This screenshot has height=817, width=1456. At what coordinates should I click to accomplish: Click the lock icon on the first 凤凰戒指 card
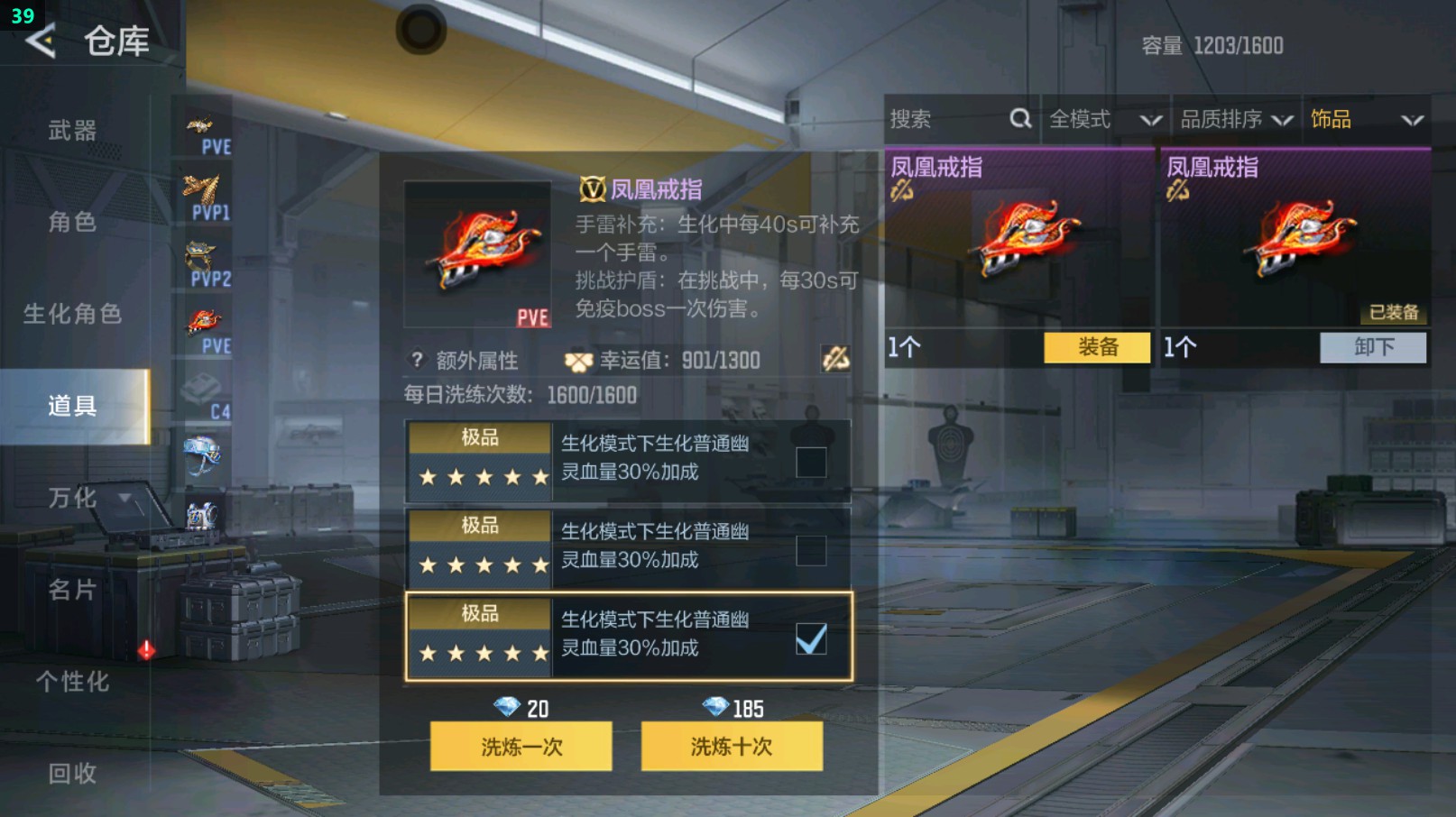pos(902,192)
